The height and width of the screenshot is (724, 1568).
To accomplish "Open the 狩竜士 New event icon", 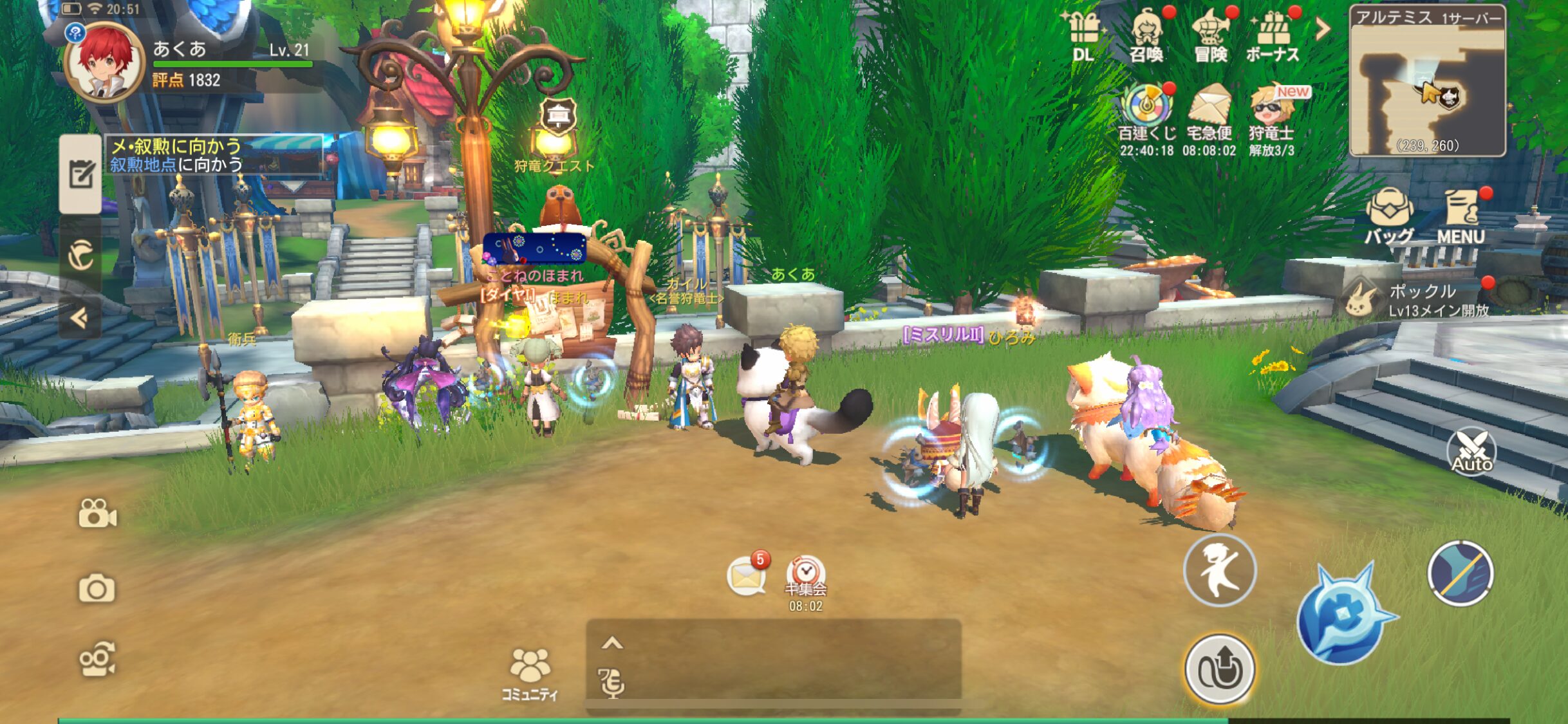I will pos(1271,116).
